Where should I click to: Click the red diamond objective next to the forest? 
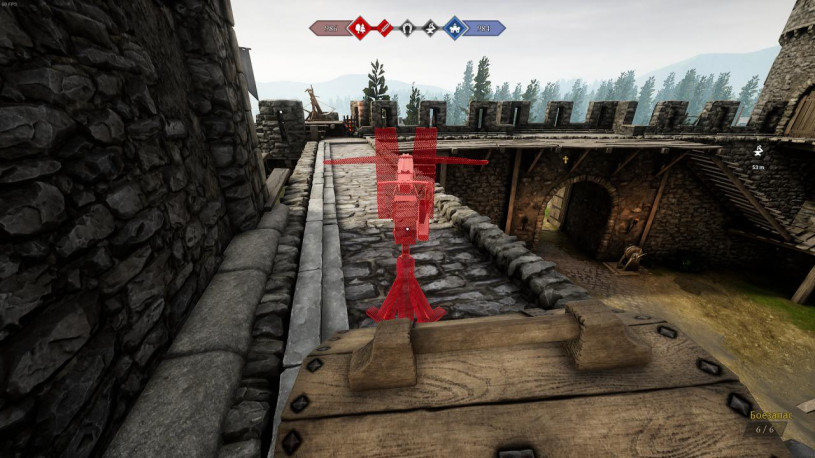coord(383,28)
